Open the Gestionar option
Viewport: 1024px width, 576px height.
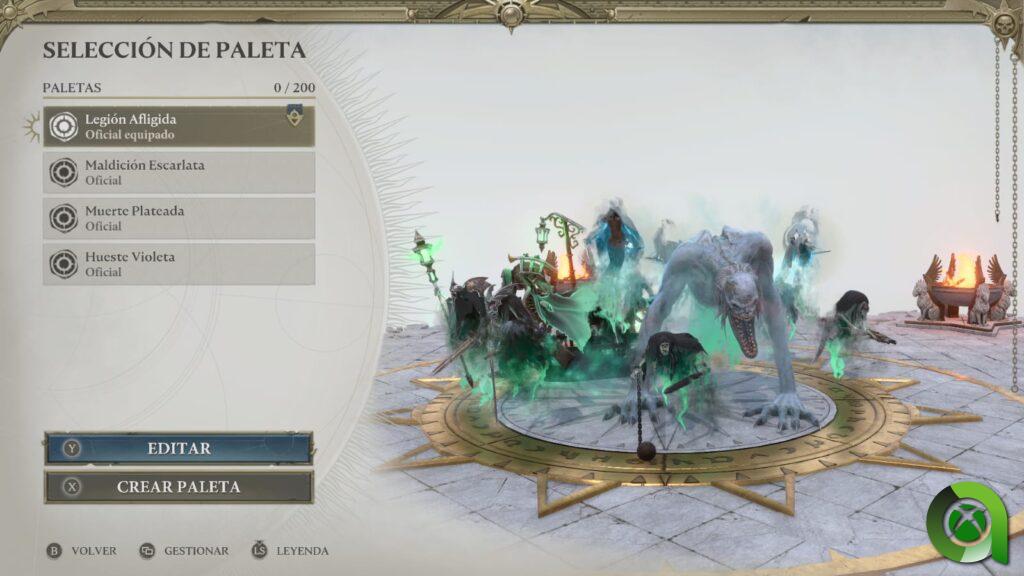tap(185, 551)
